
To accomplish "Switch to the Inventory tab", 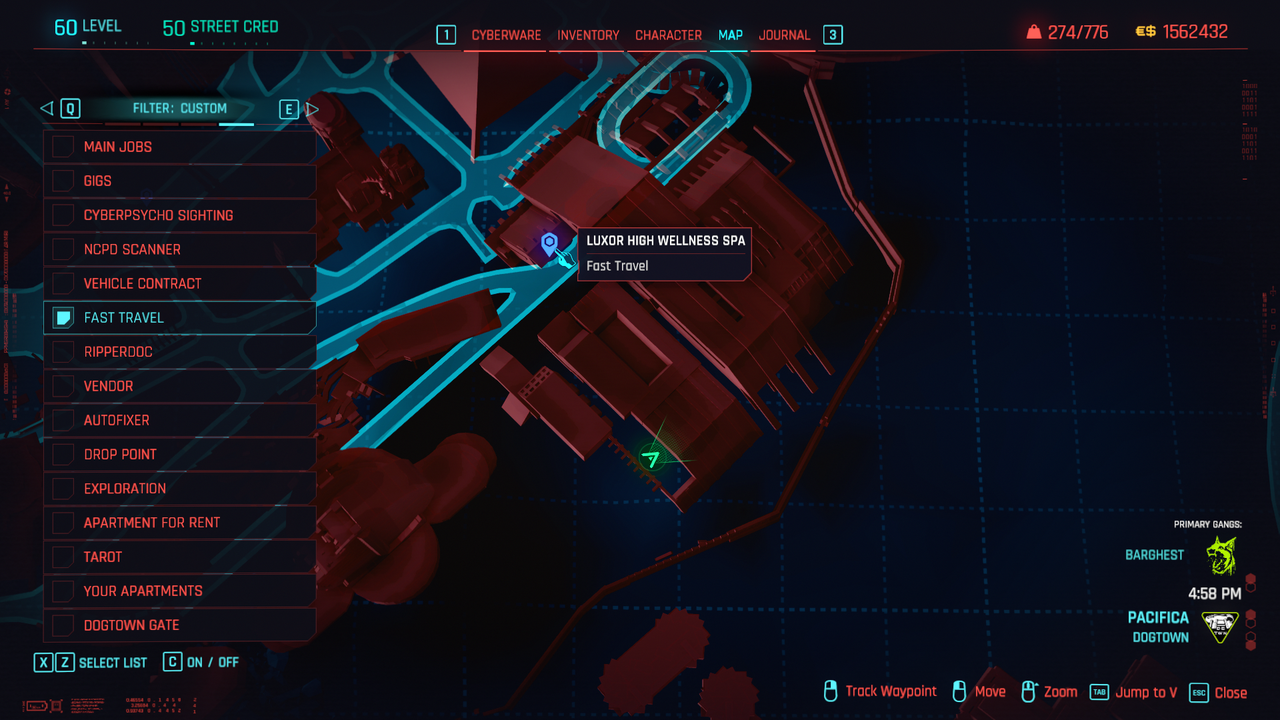I will [x=588, y=35].
